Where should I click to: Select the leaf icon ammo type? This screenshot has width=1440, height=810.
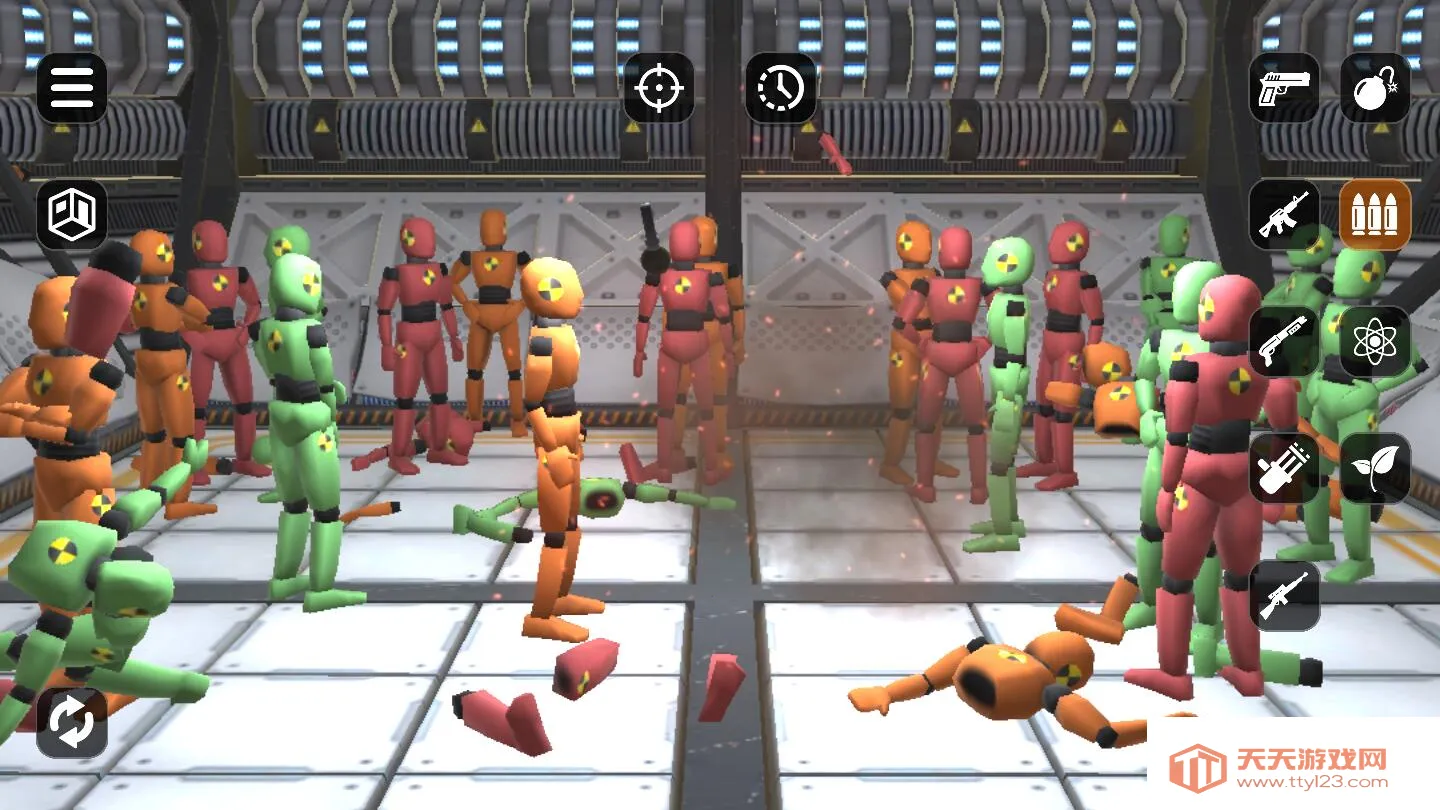click(x=1375, y=468)
